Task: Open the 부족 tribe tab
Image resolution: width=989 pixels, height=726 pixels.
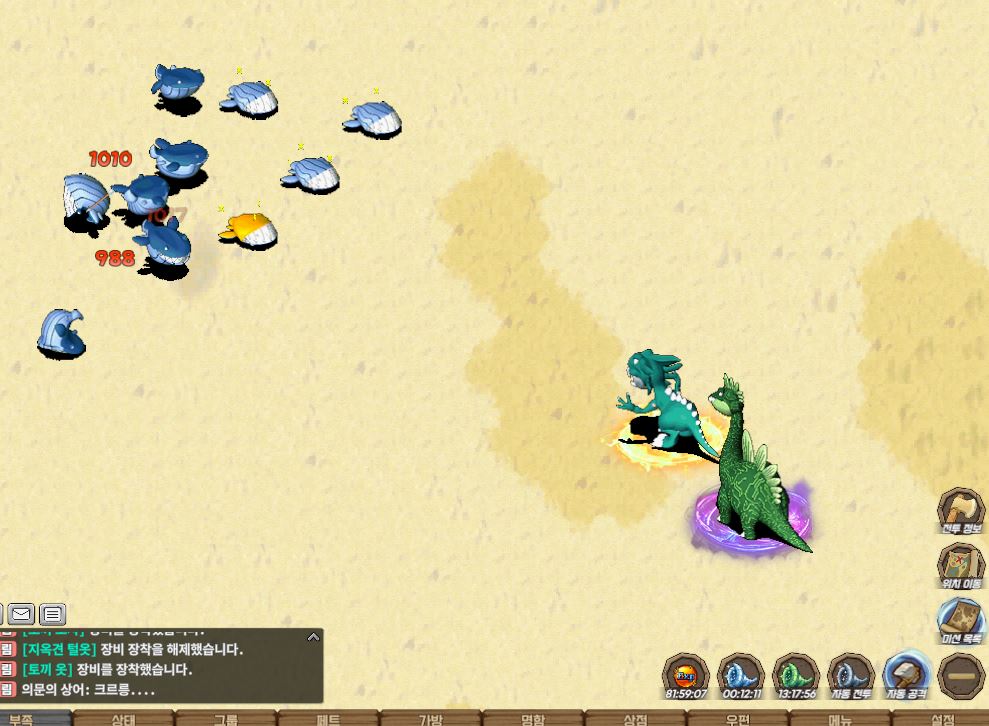Action: [x=22, y=719]
